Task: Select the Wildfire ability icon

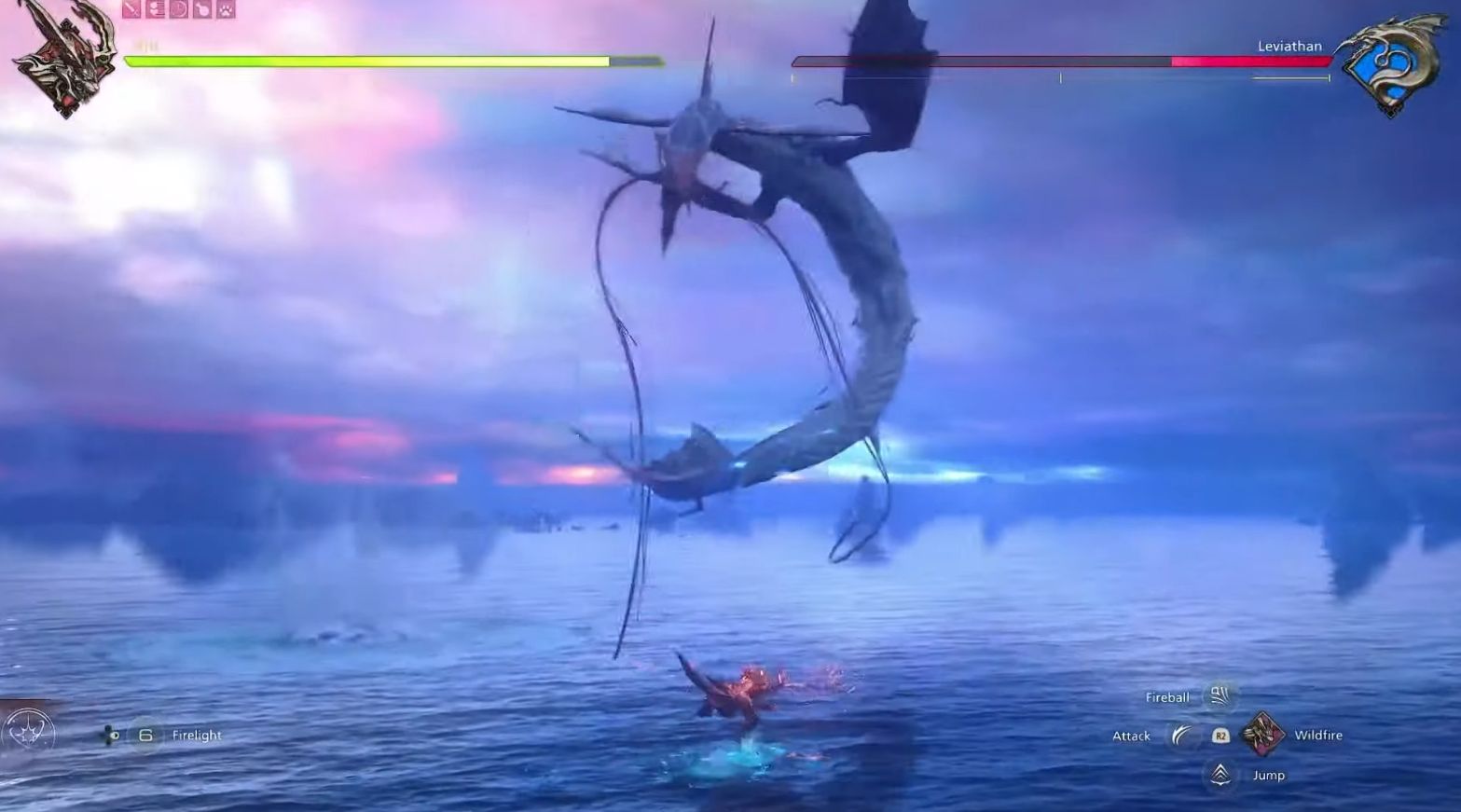Action: [1265, 734]
